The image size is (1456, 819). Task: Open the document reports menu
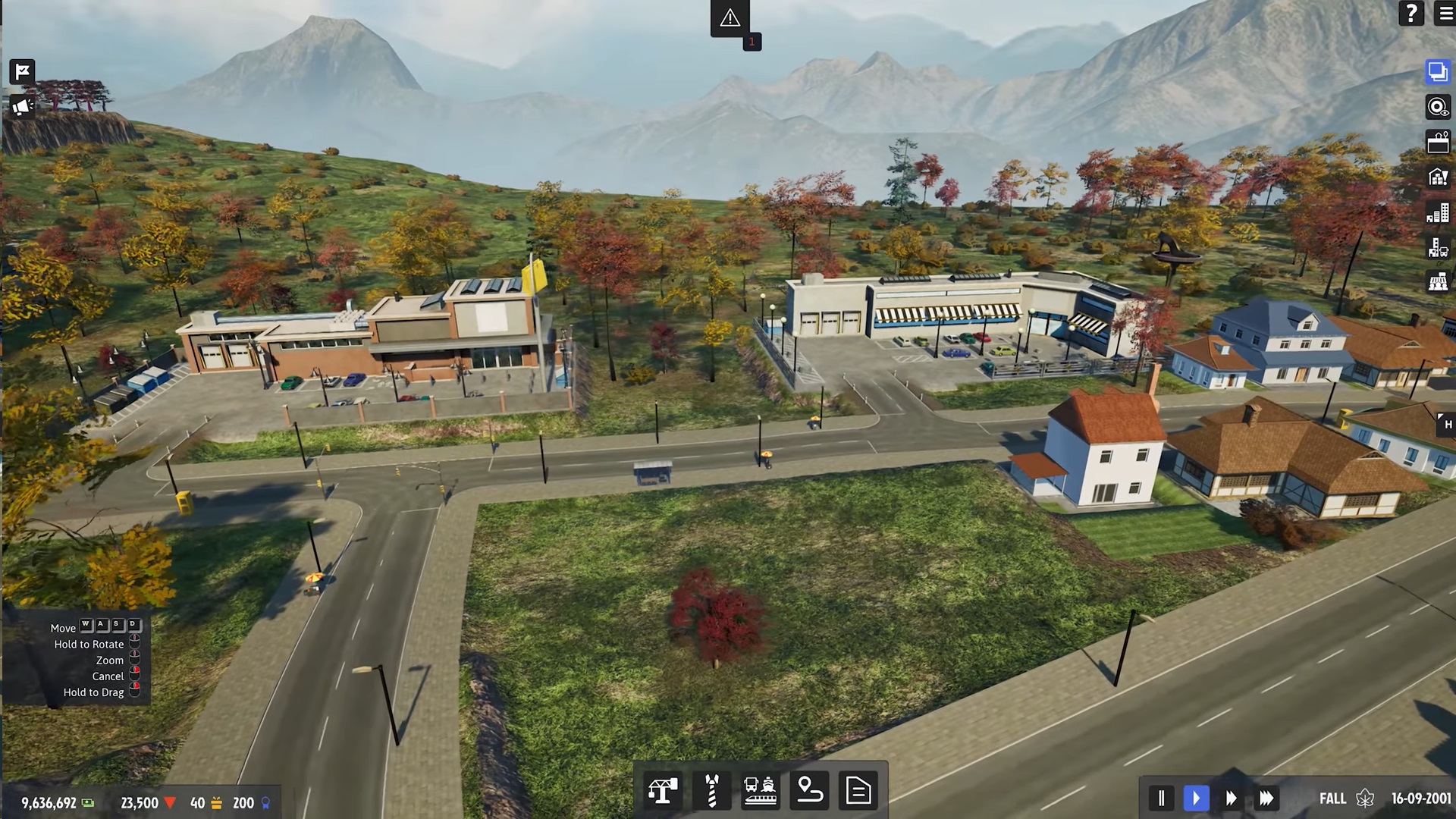pos(858,791)
